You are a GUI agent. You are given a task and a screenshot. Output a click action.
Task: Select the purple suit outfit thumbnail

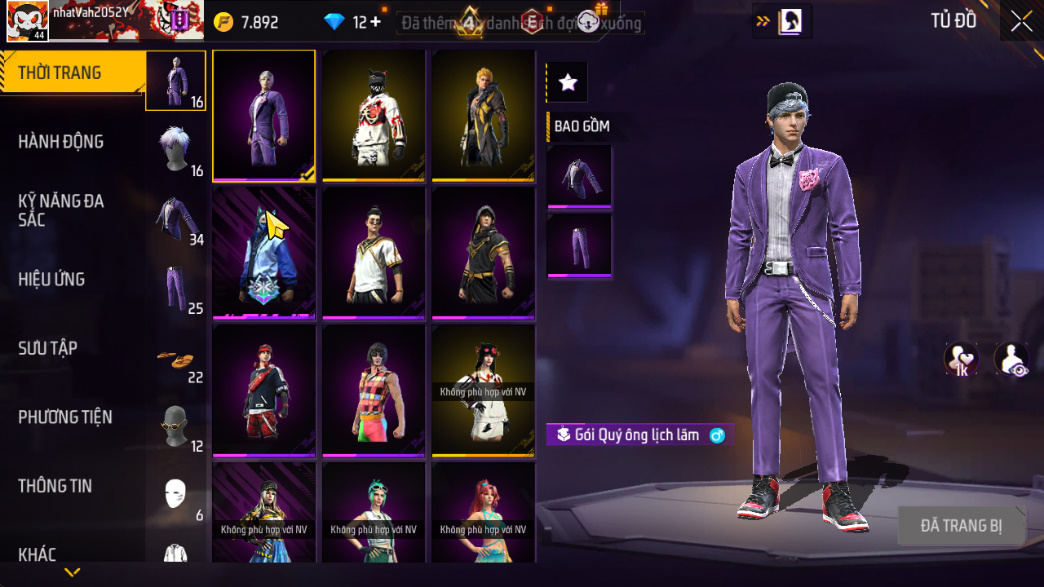[x=264, y=116]
